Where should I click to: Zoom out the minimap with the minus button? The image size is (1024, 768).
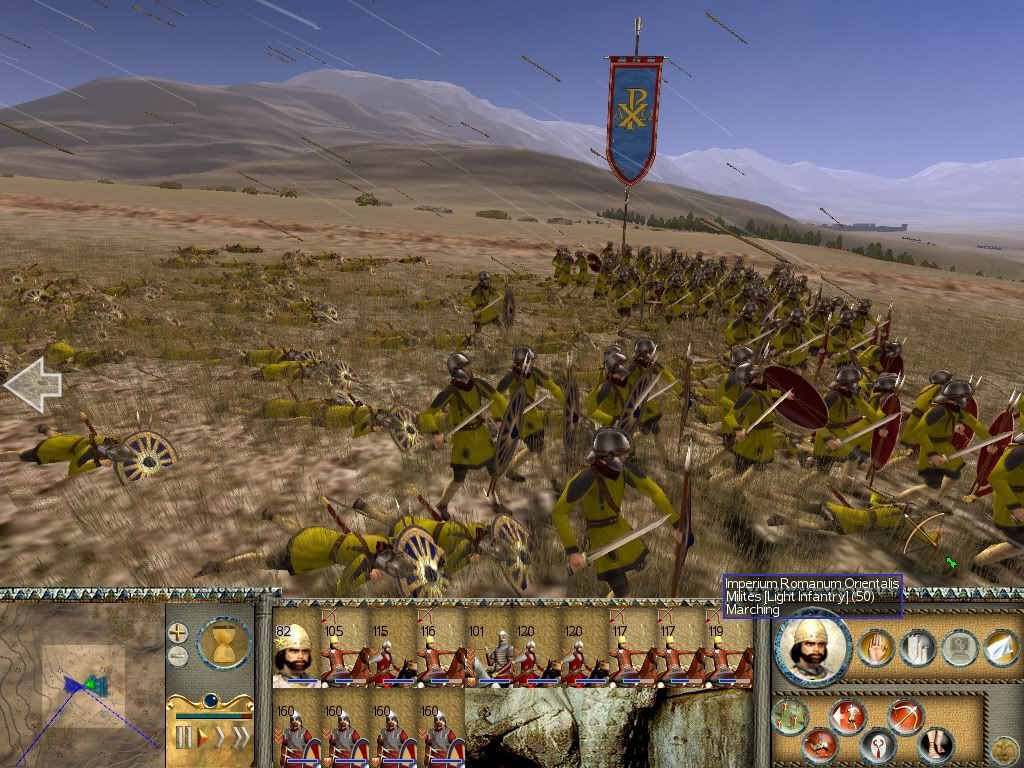177,656
